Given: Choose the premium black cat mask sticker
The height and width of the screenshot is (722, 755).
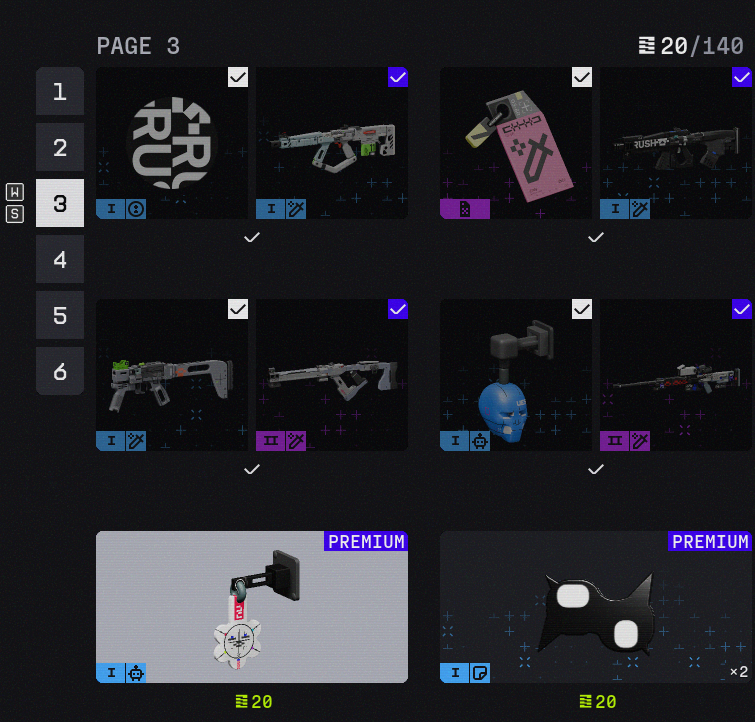Looking at the screenshot, I should coord(596,607).
